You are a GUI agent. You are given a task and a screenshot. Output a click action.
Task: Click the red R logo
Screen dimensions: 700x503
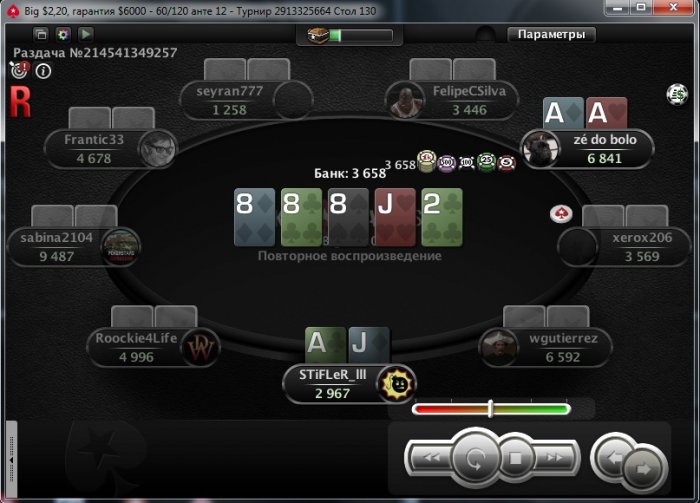coord(19,101)
